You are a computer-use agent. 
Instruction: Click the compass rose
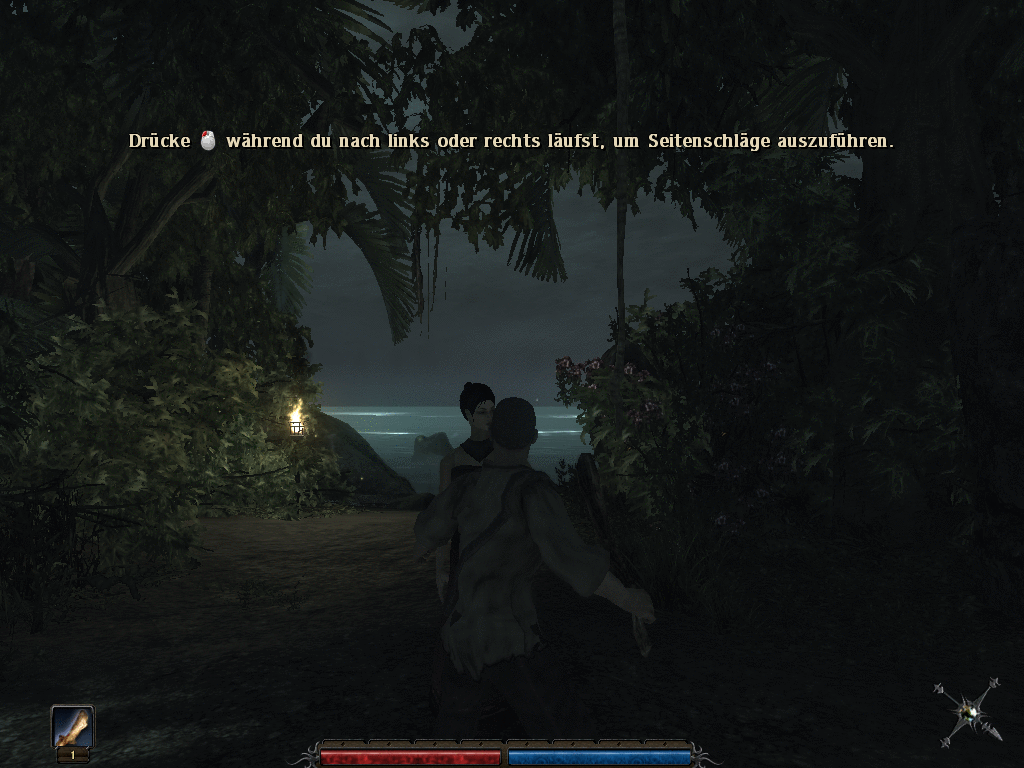(968, 712)
